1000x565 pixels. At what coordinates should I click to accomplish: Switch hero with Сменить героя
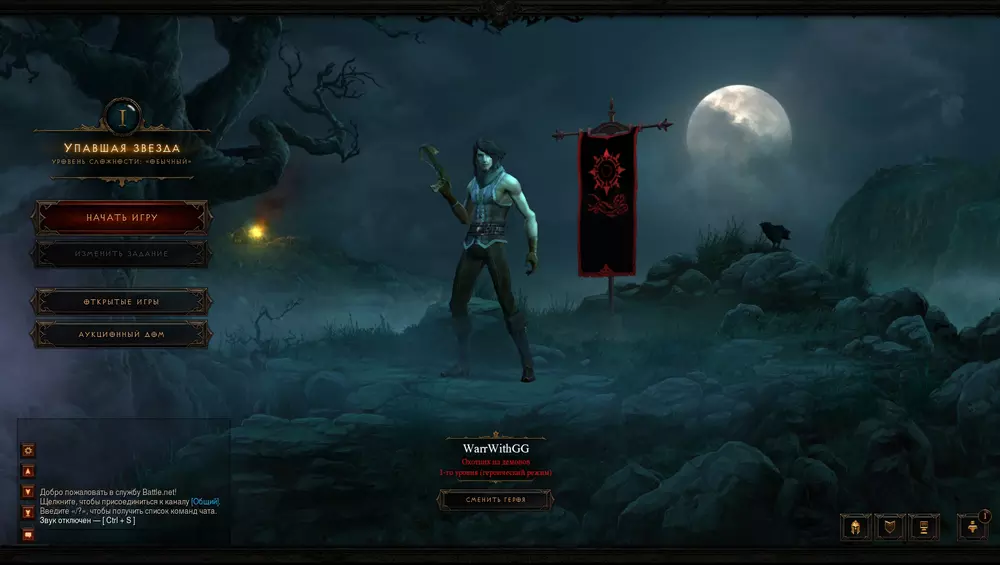click(495, 499)
